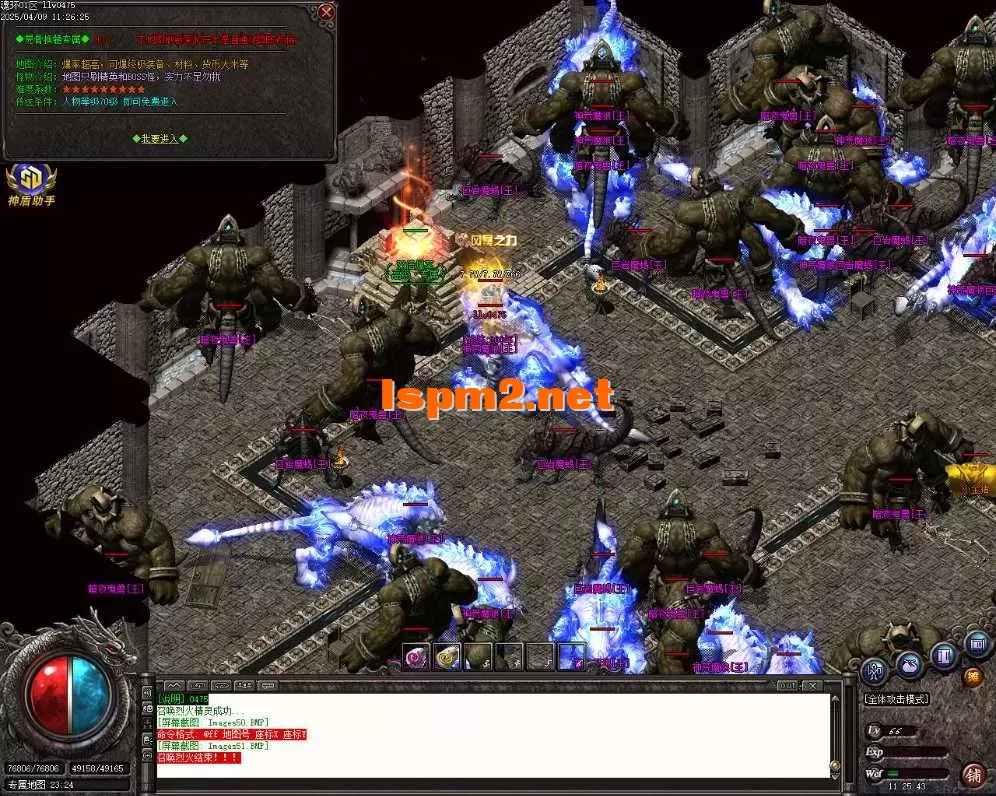996x796 pixels.
Task: Open the 神盾助手 assistant badge
Action: tap(31, 184)
